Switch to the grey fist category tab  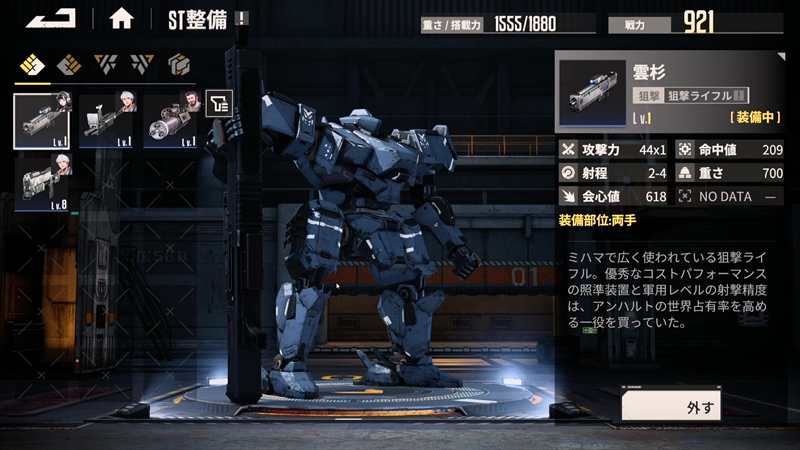[68, 65]
